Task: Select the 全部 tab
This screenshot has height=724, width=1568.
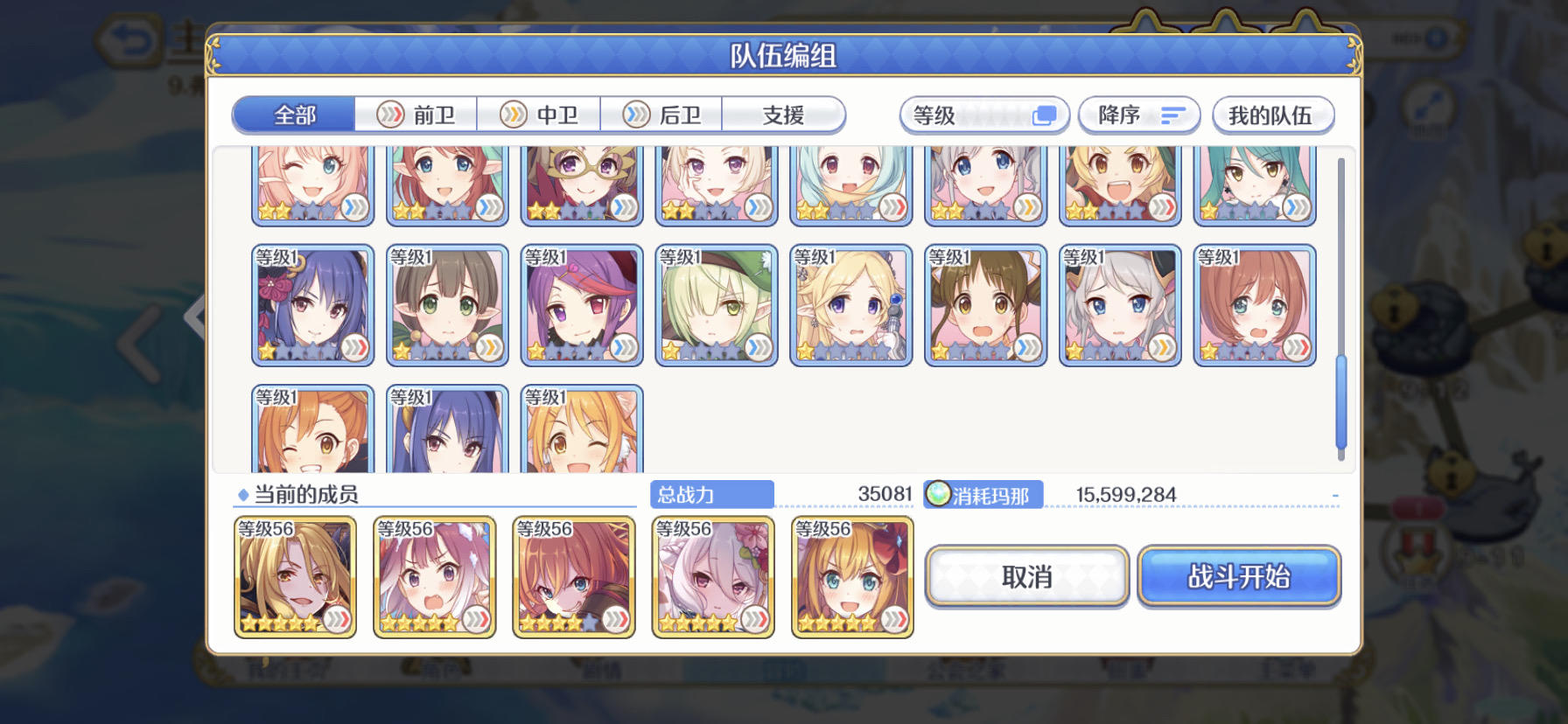Action: coord(292,115)
